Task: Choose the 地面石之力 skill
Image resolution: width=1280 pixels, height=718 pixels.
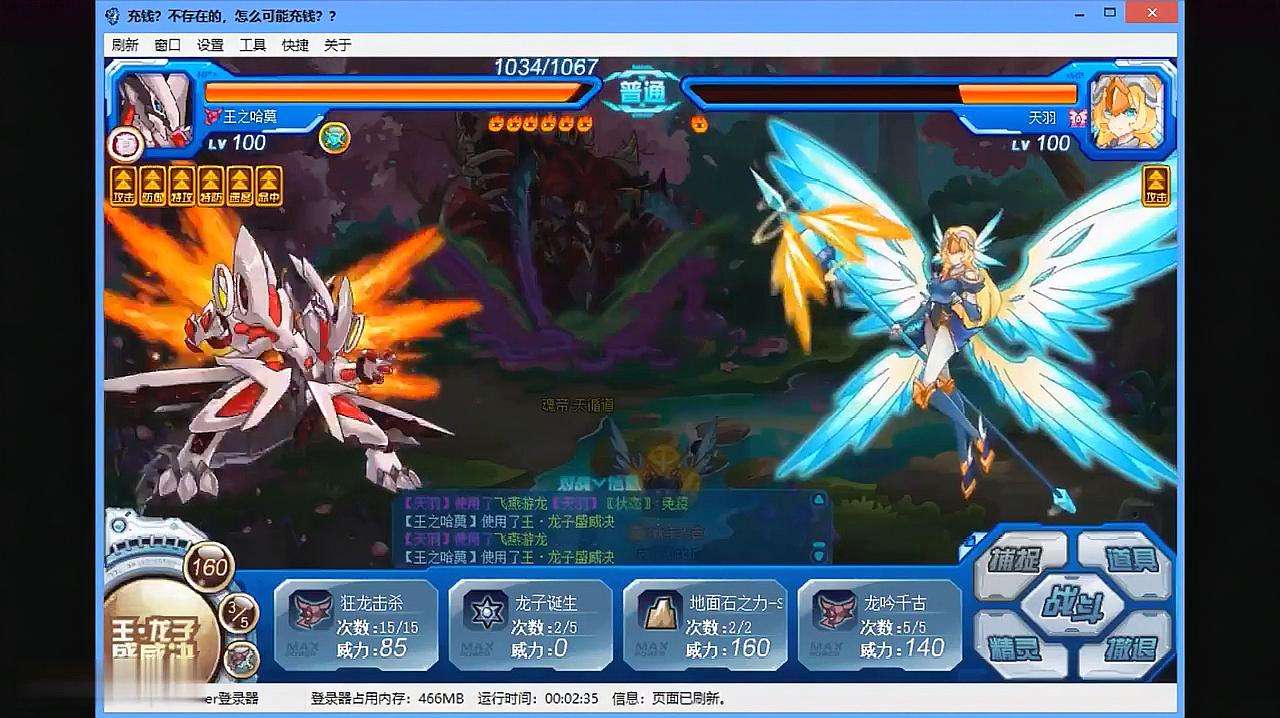Action: (705, 625)
